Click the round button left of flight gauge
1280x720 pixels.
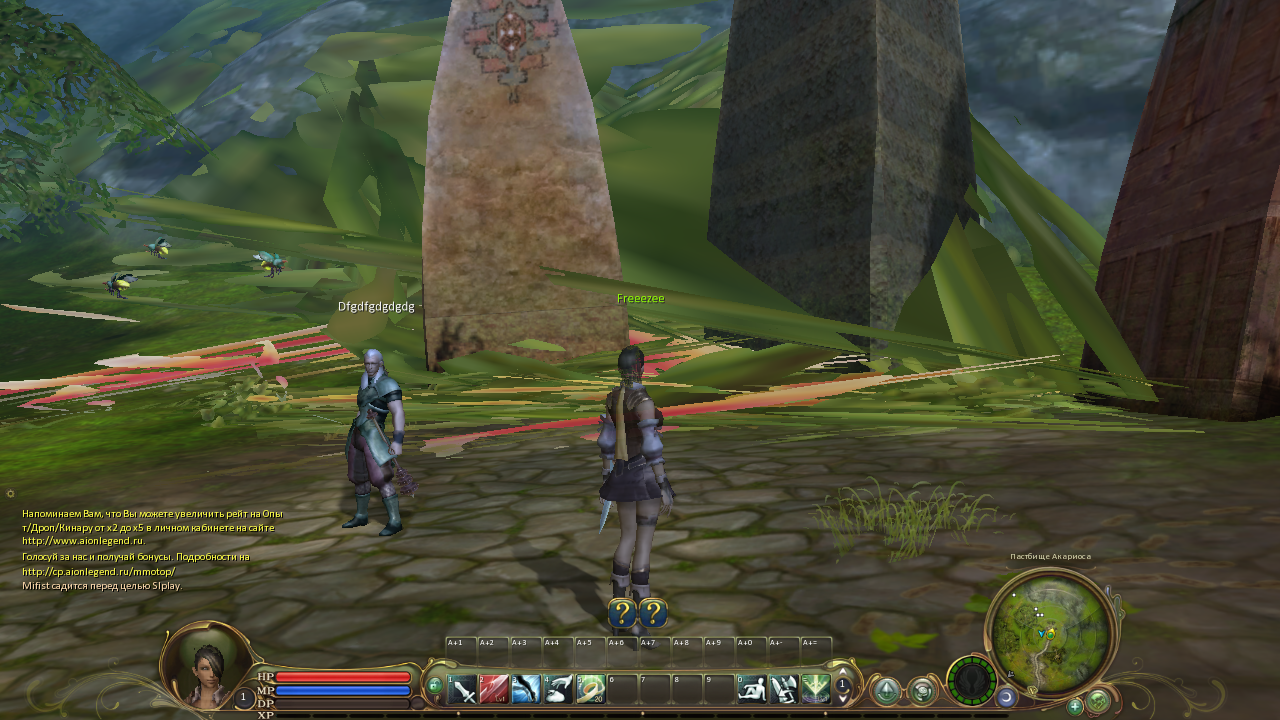(x=922, y=691)
